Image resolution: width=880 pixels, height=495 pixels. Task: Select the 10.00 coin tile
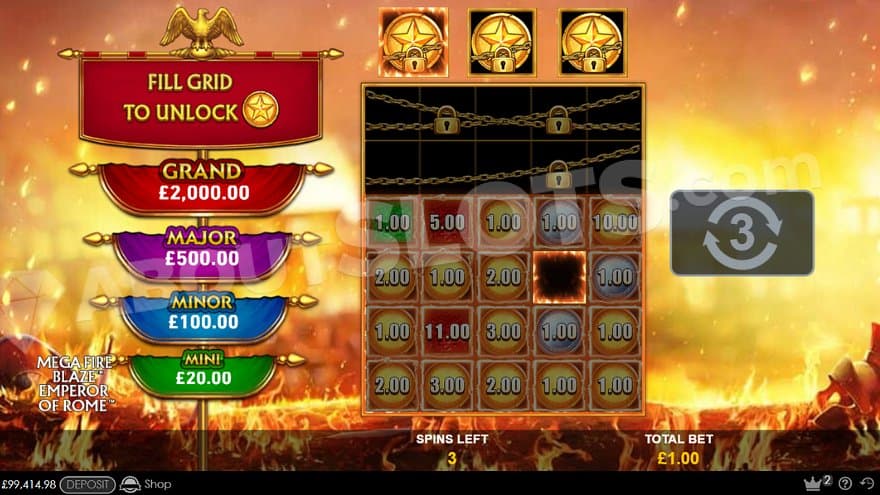[x=613, y=222]
